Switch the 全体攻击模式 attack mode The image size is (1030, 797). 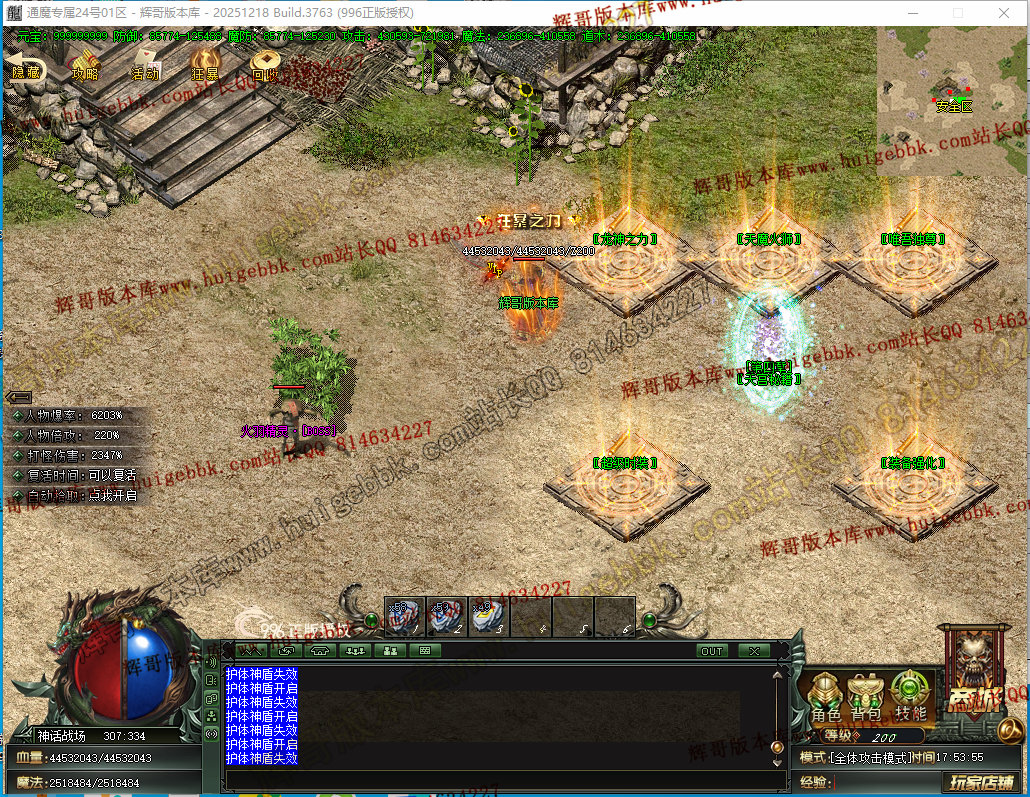click(x=867, y=757)
